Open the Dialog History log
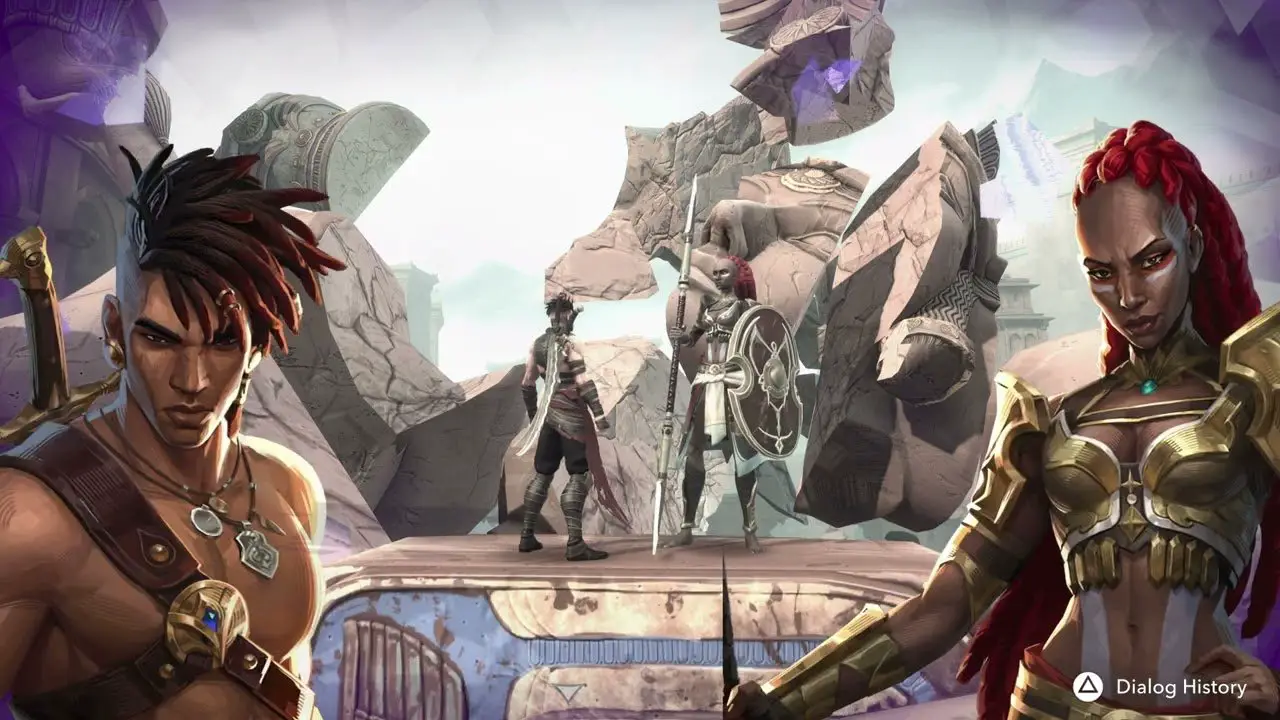The width and height of the screenshot is (1280, 720). coord(1161,687)
